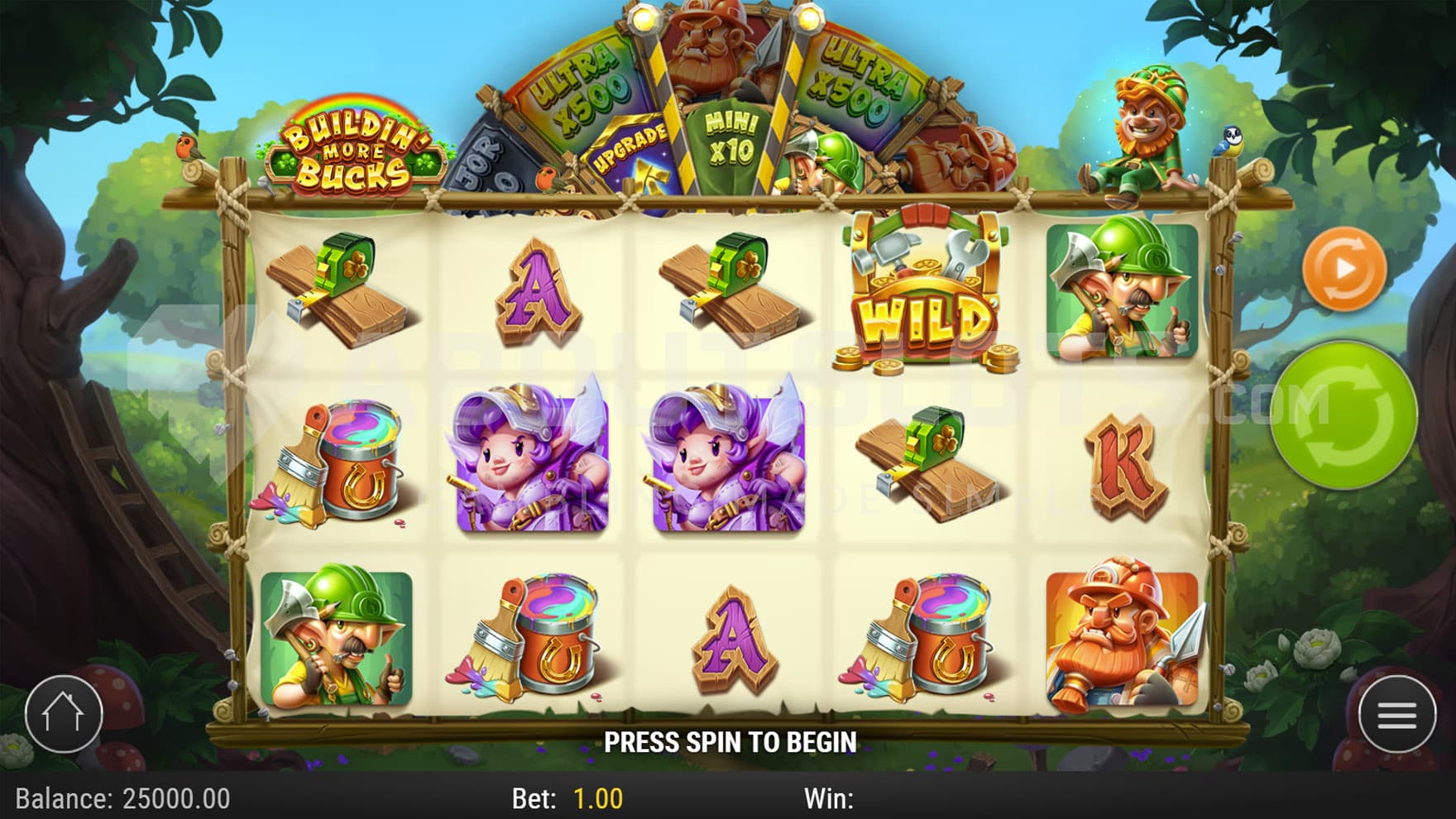Viewport: 1456px width, 819px height.
Task: Open the hamburger menu
Action: (1397, 715)
